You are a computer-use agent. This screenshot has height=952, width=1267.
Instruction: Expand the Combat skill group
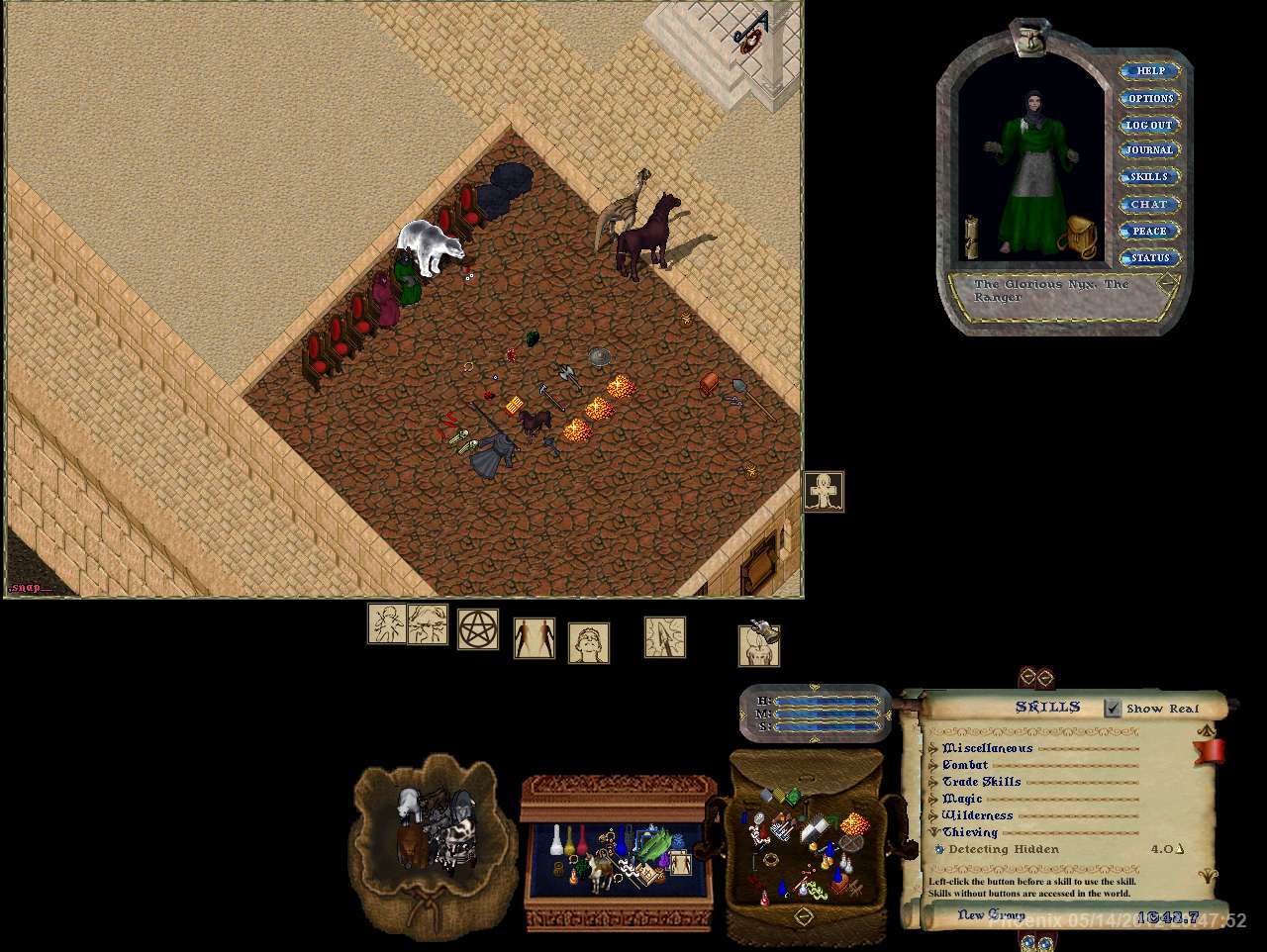click(x=933, y=765)
